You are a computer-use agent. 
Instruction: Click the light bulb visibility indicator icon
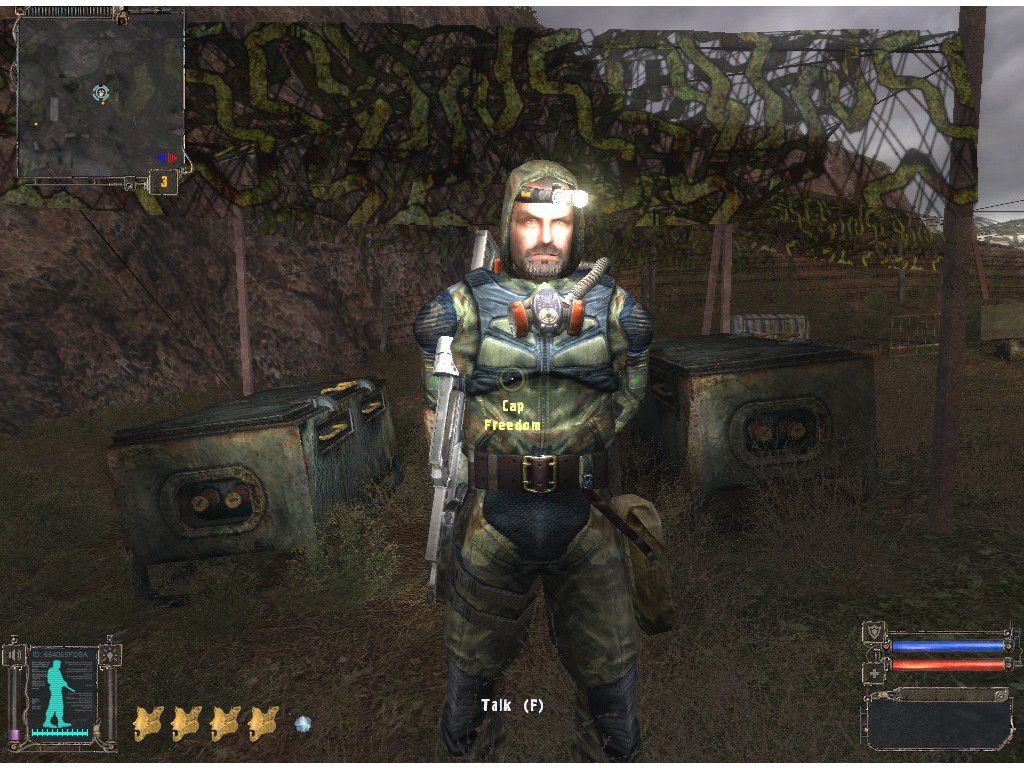(109, 655)
